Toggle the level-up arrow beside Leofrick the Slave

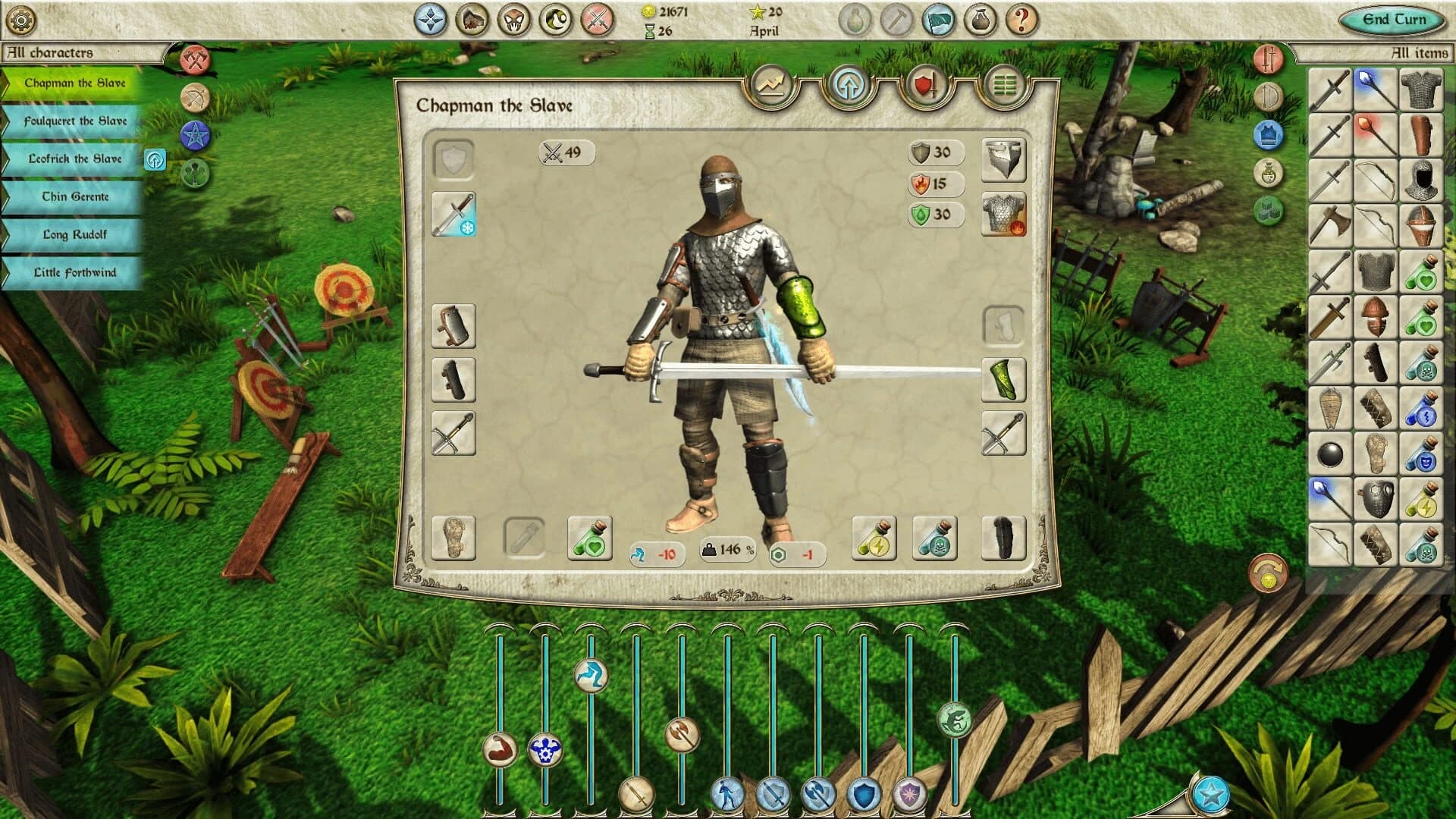point(156,159)
